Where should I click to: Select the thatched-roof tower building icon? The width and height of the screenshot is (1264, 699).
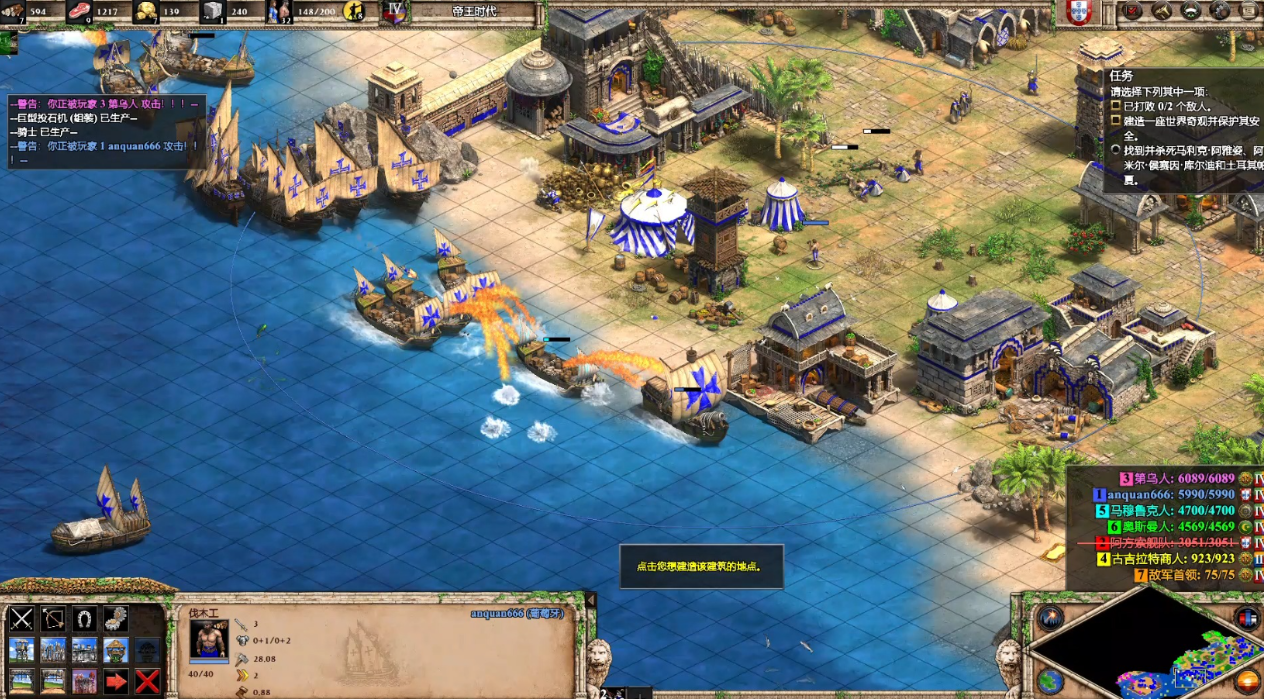(x=116, y=650)
